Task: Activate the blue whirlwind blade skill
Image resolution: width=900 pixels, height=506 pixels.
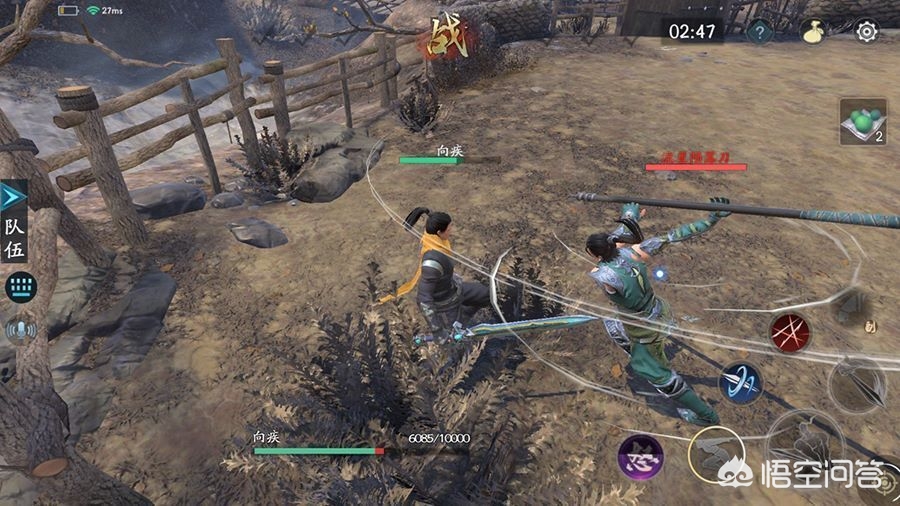Action: point(741,383)
